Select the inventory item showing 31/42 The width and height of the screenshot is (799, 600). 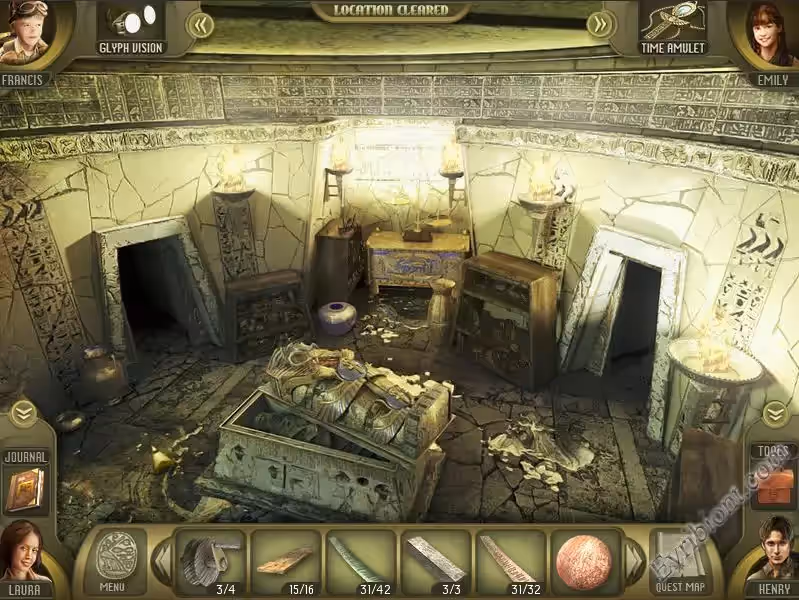[360, 560]
